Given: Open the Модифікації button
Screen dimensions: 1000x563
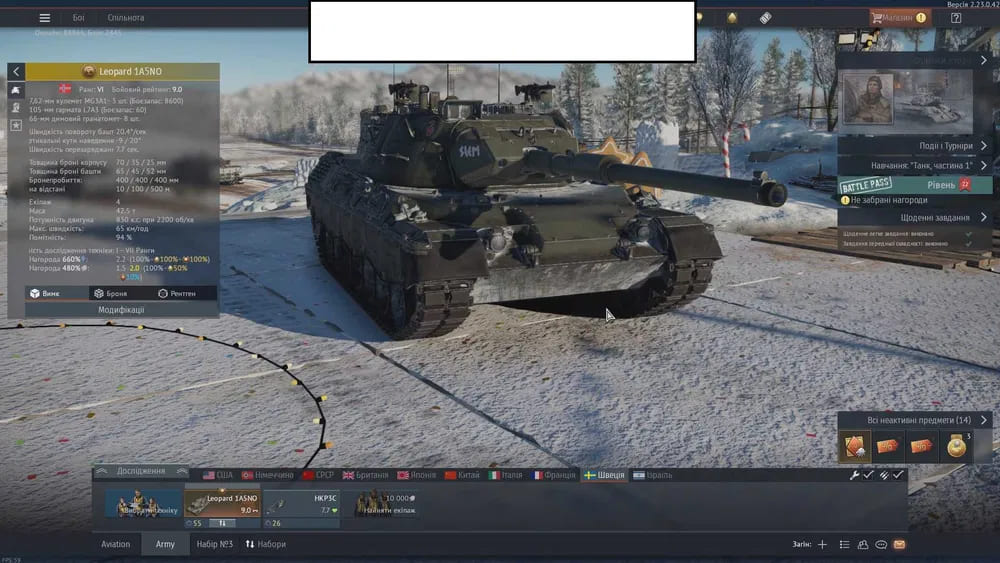Looking at the screenshot, I should click(121, 310).
